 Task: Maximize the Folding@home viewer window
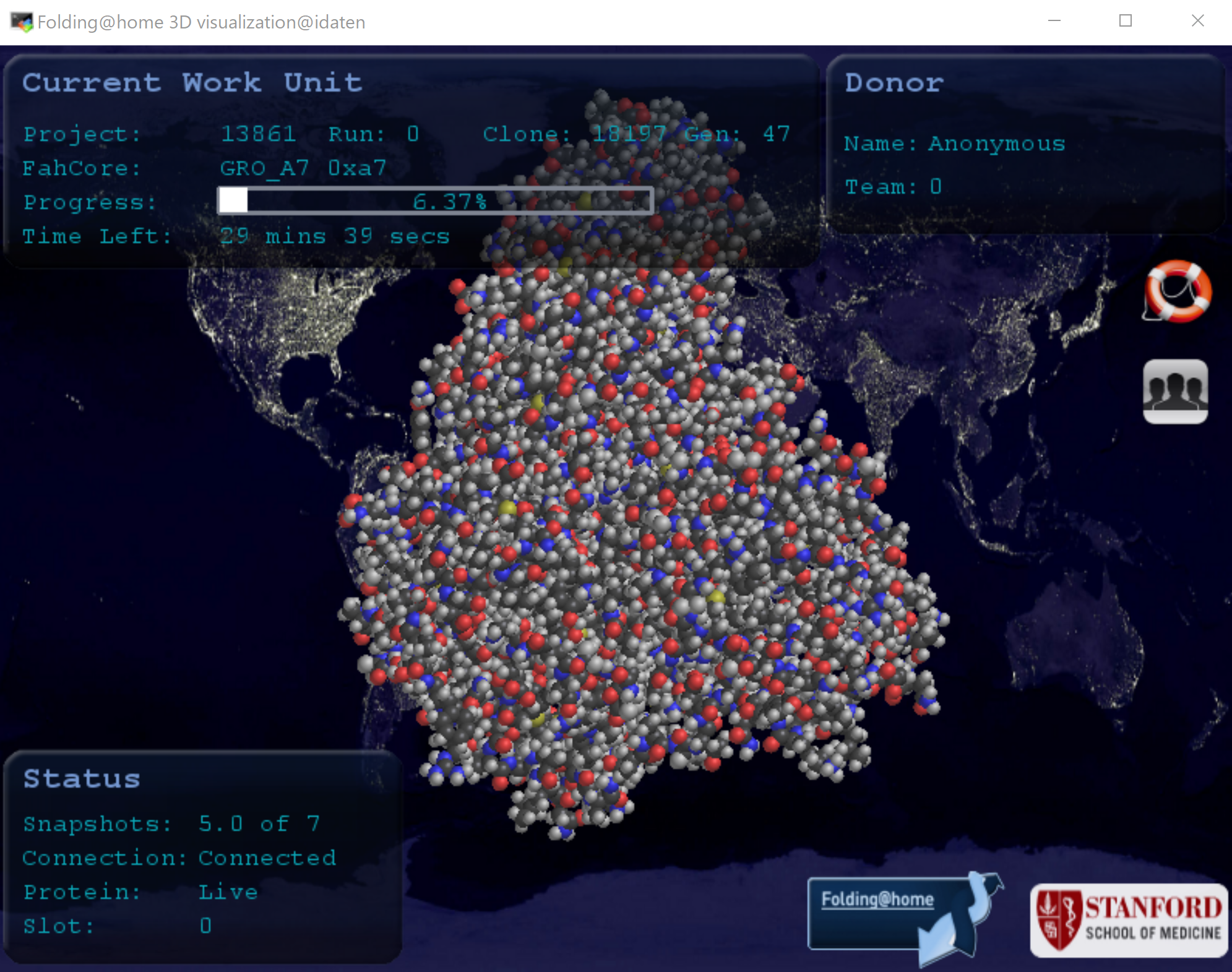click(x=1126, y=21)
